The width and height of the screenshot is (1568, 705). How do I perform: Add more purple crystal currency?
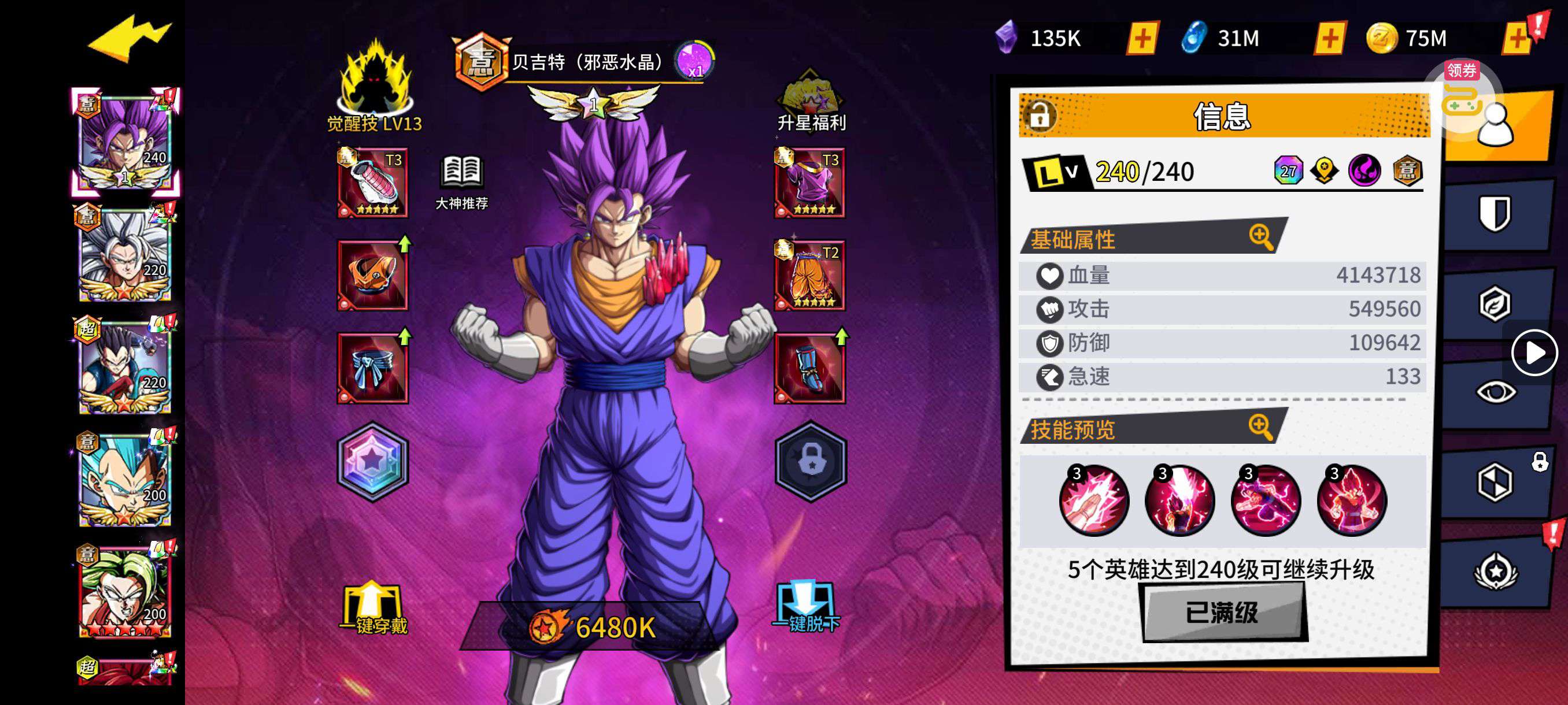pos(1142,39)
